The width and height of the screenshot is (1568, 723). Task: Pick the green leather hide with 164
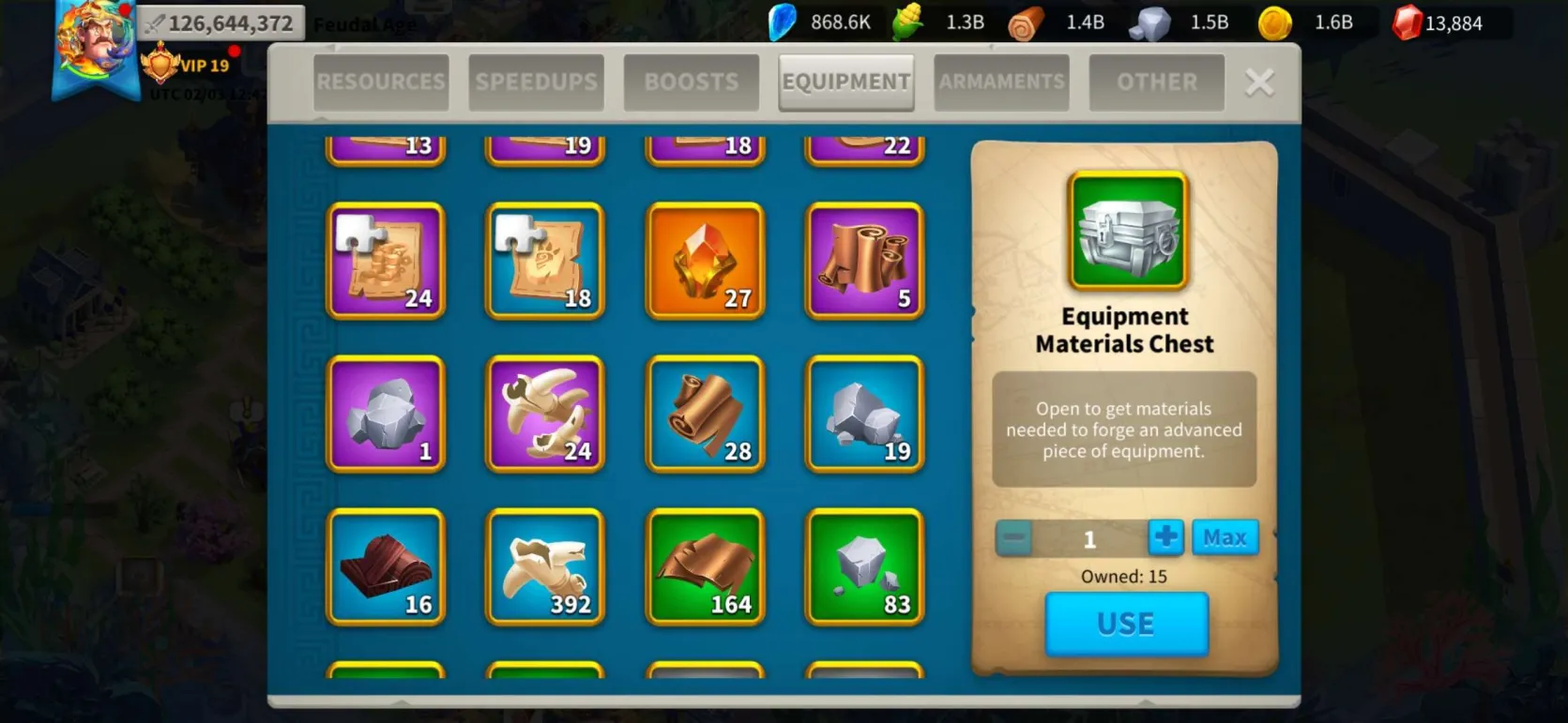coord(705,566)
